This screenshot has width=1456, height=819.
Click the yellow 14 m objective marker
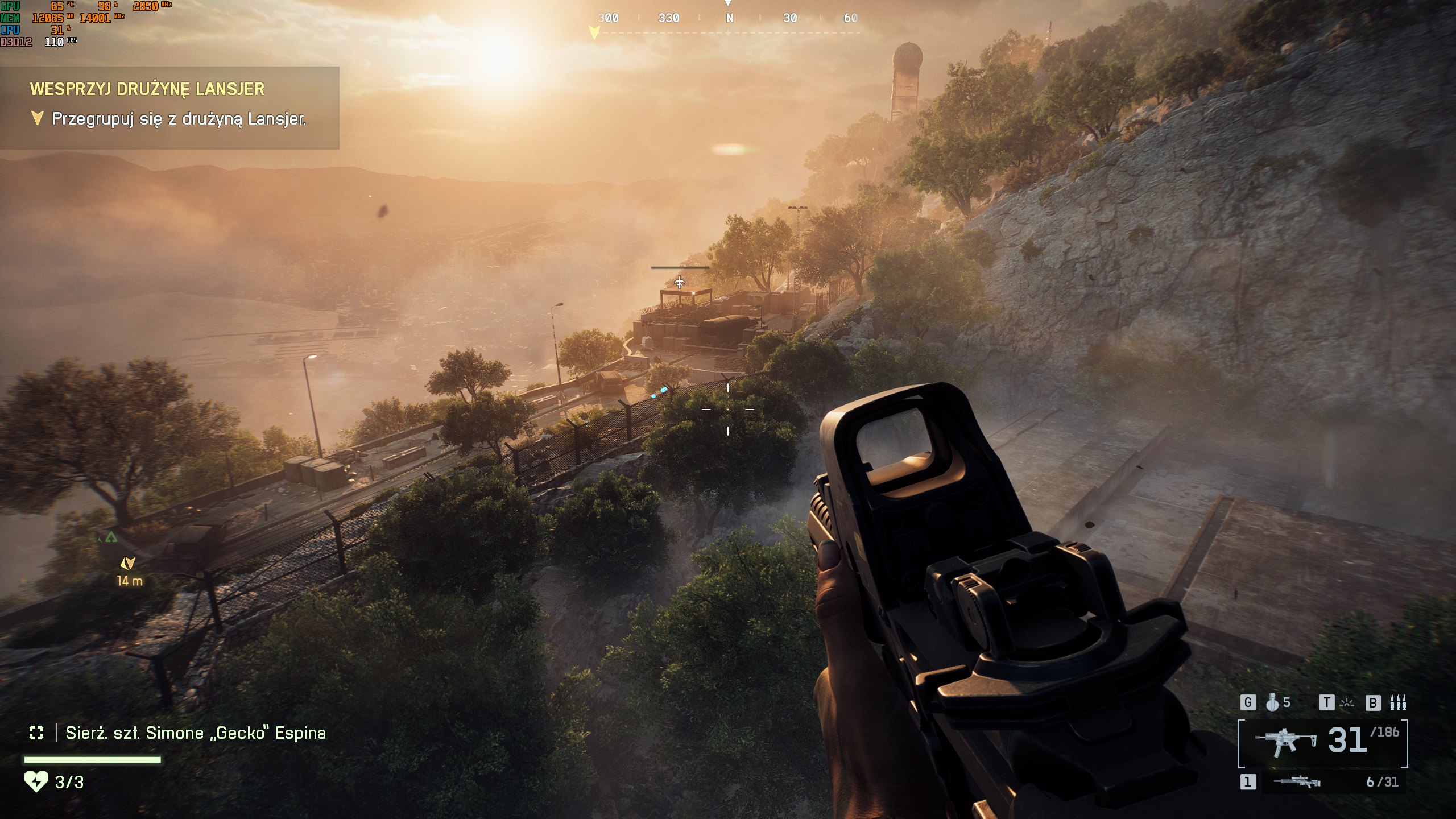[128, 564]
